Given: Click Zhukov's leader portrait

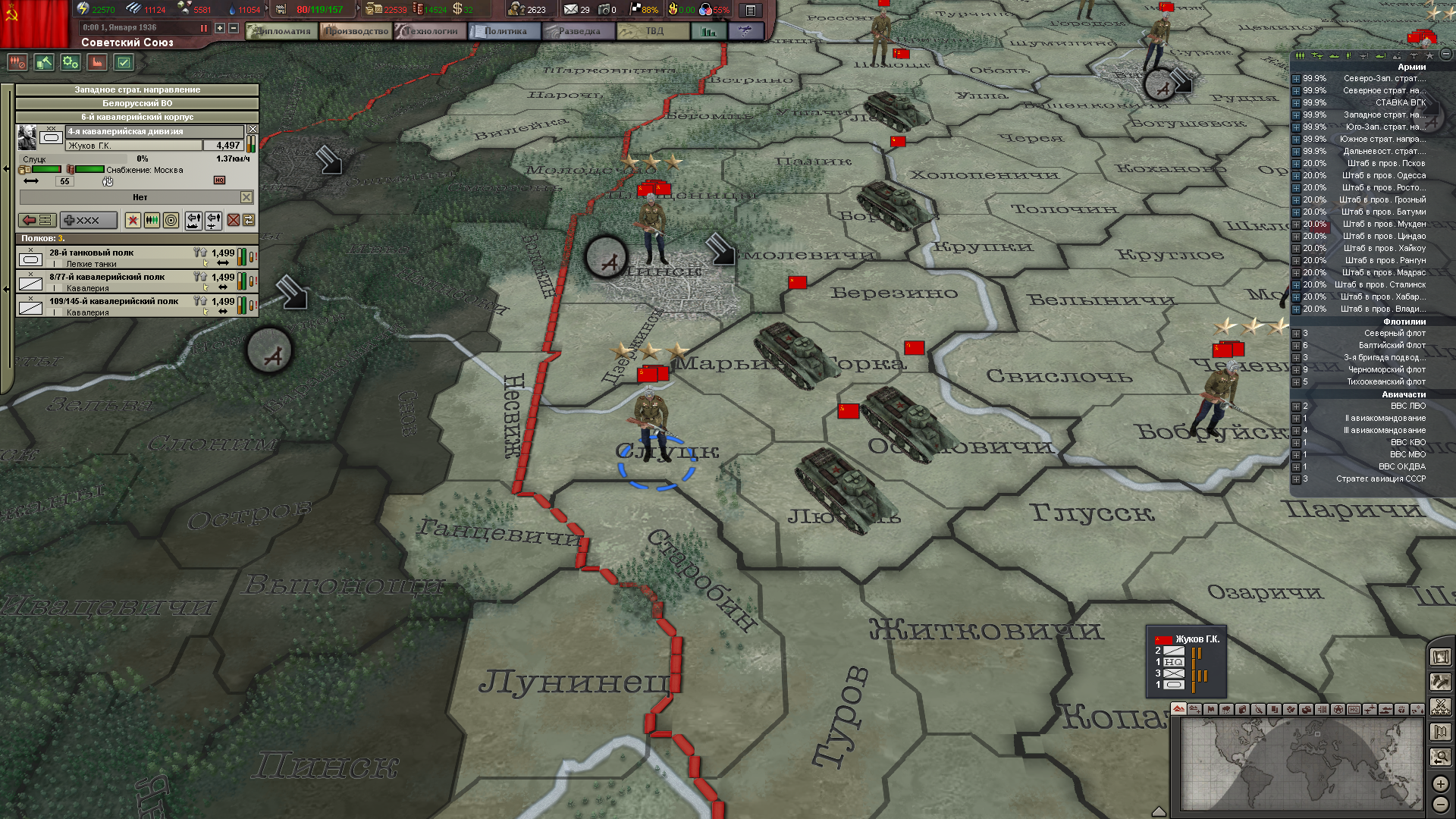Looking at the screenshot, I should click(27, 137).
